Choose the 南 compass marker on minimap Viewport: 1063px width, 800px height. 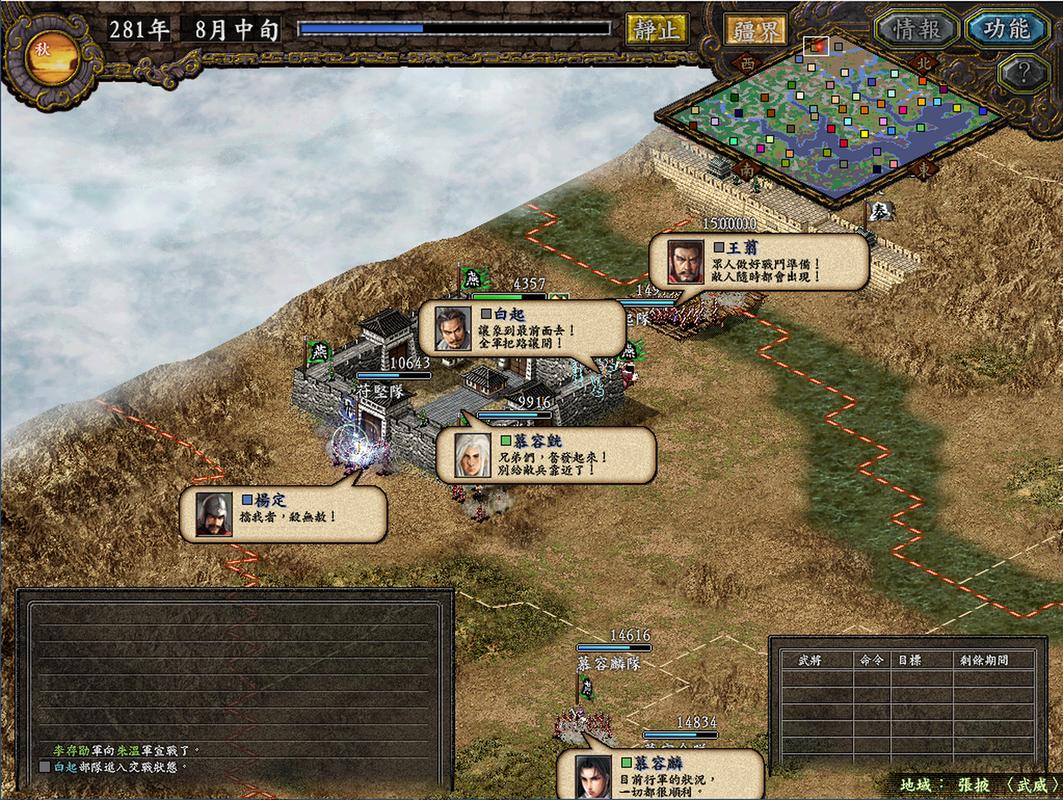(746, 170)
